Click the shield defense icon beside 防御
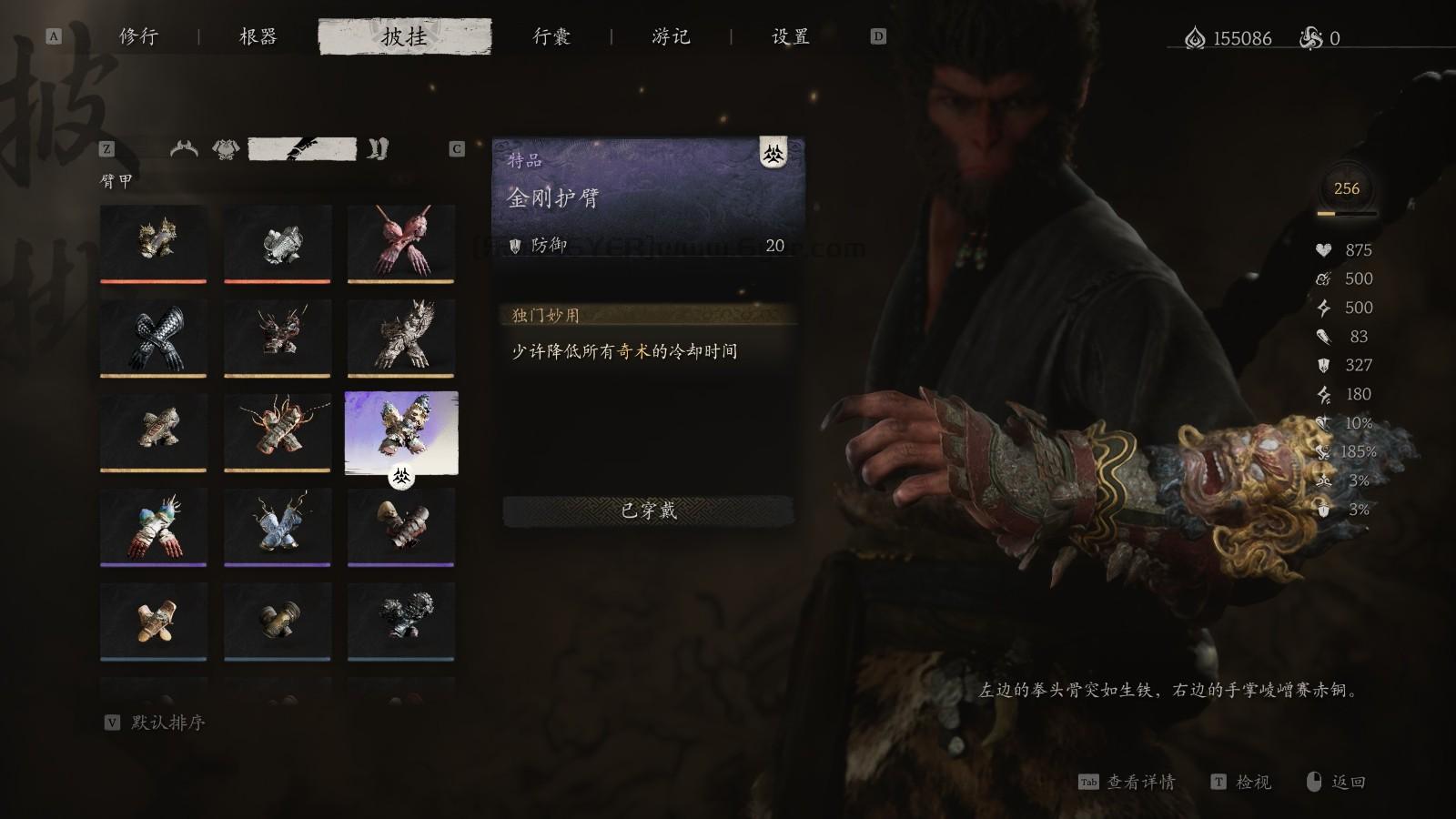Screen dimensions: 1456x819 tap(514, 244)
